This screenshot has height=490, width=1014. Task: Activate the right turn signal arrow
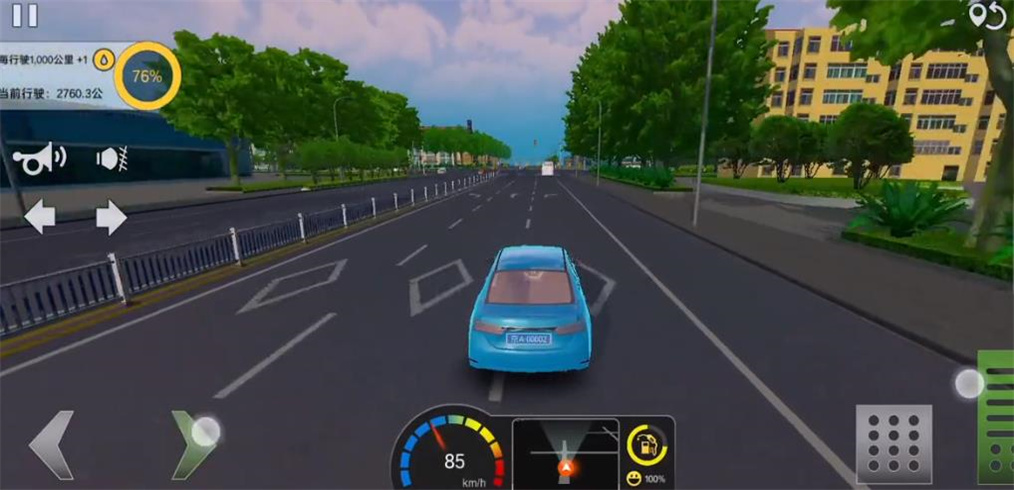coord(111,217)
